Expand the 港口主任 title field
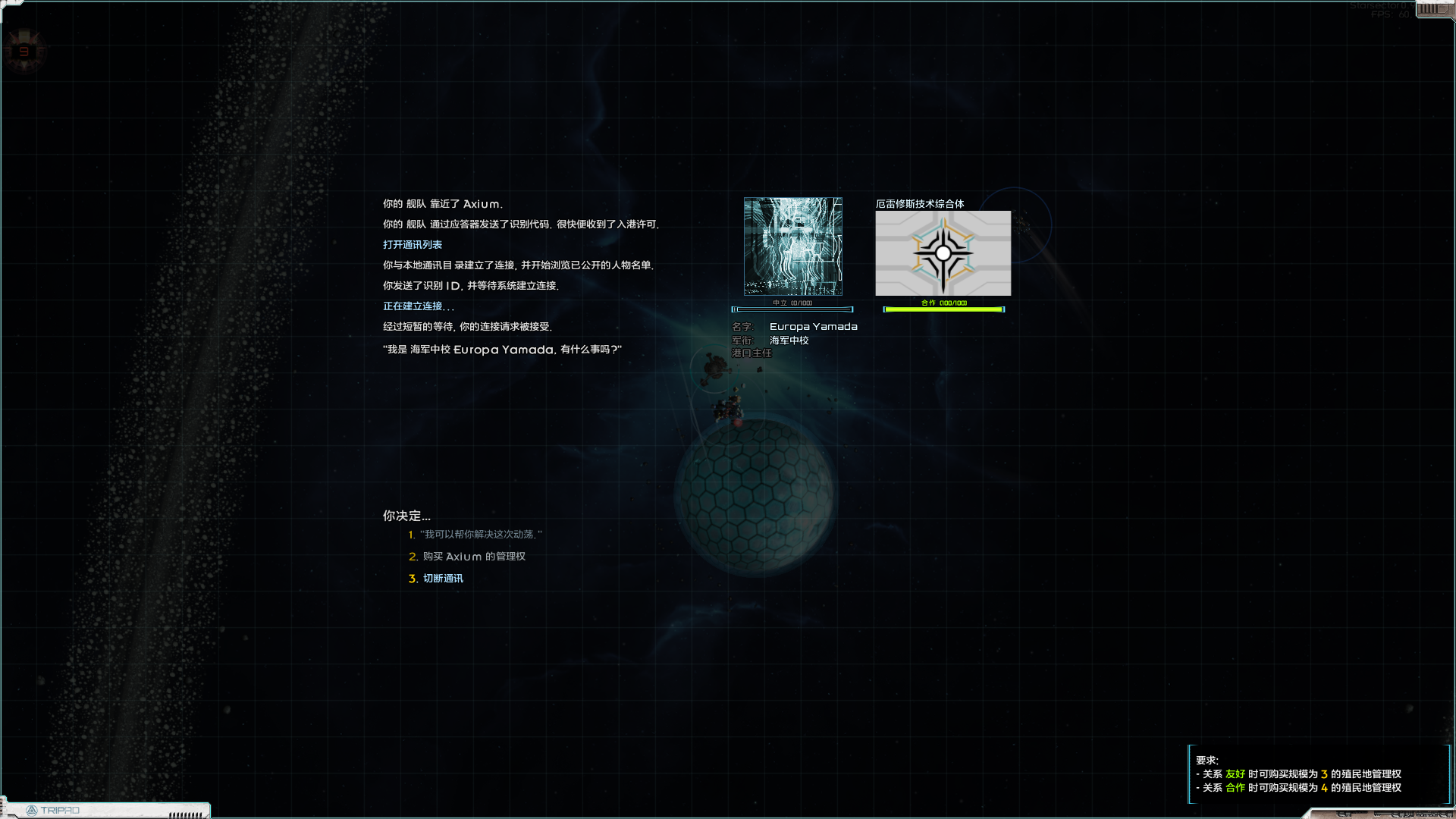The width and height of the screenshot is (1456, 819). click(752, 353)
